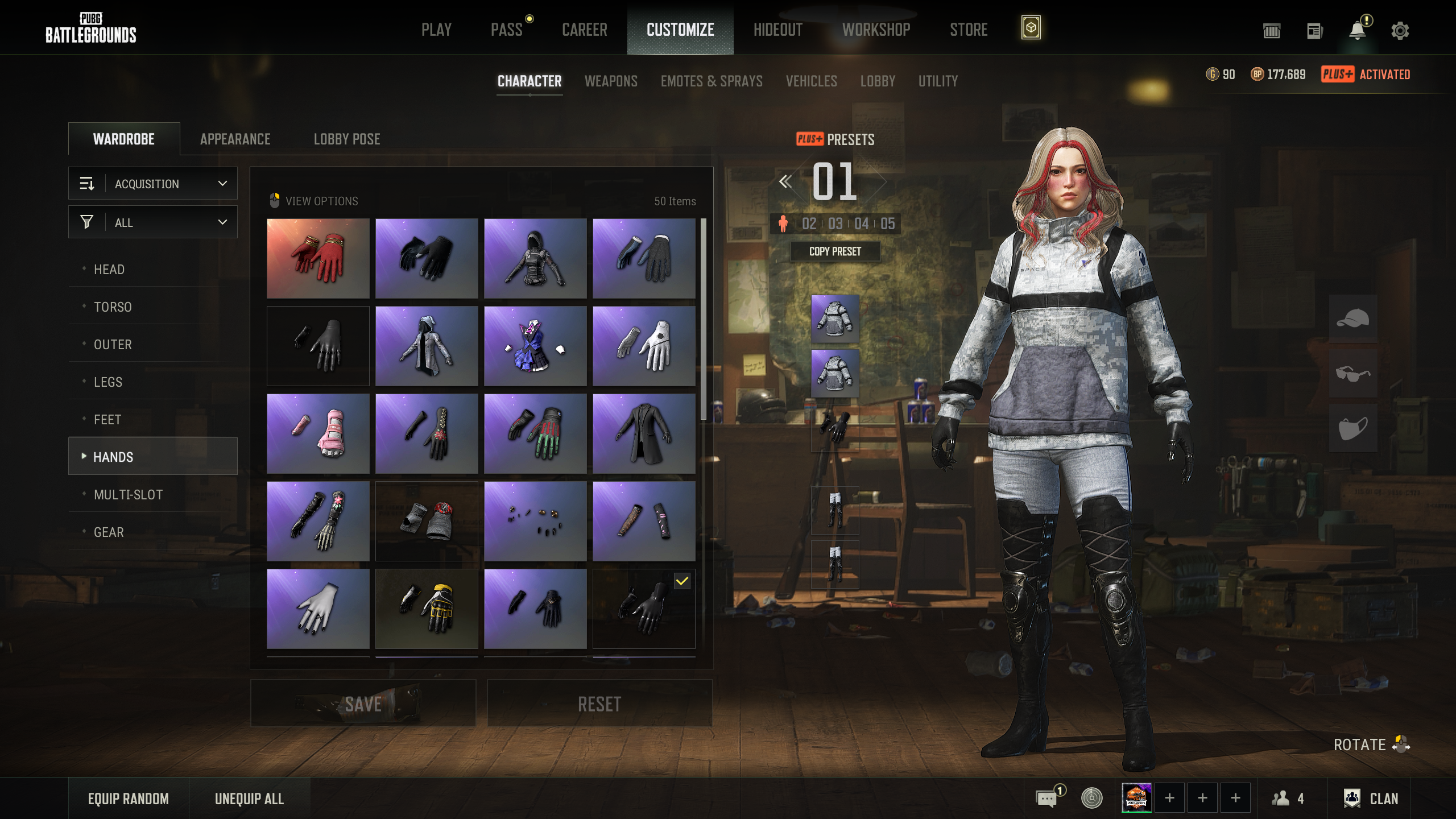Image resolution: width=1456 pixels, height=819 pixels.
Task: Pick the yellow and black gloves
Action: (427, 609)
